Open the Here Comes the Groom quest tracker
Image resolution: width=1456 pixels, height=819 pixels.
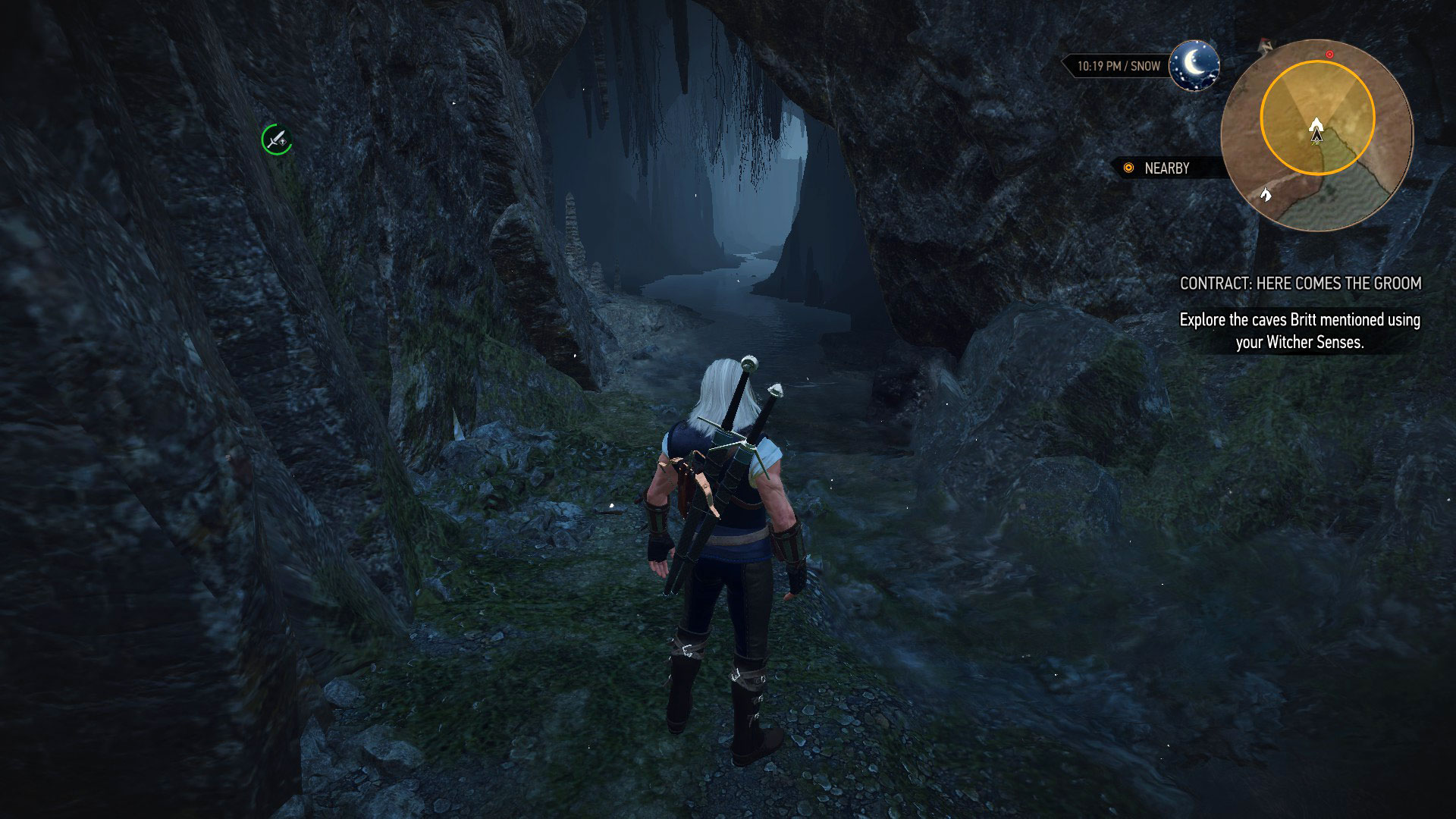pos(1300,284)
